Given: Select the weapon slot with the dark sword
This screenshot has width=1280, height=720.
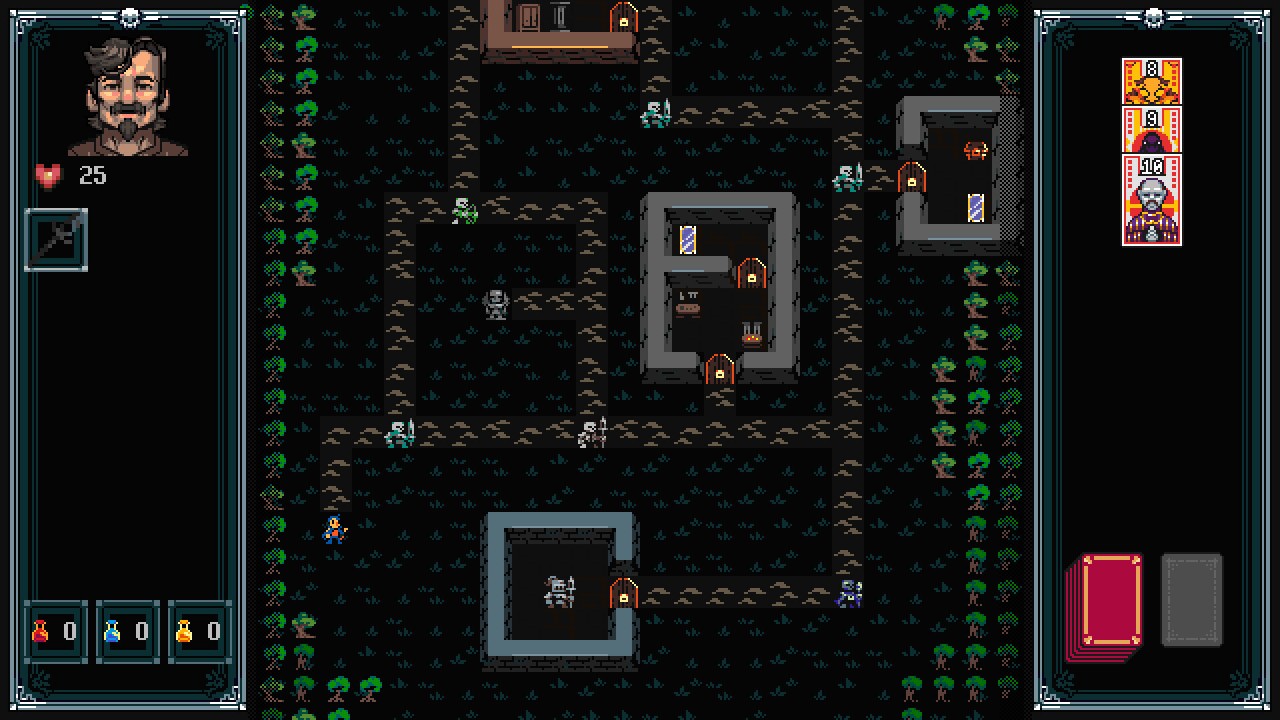Looking at the screenshot, I should click(56, 240).
